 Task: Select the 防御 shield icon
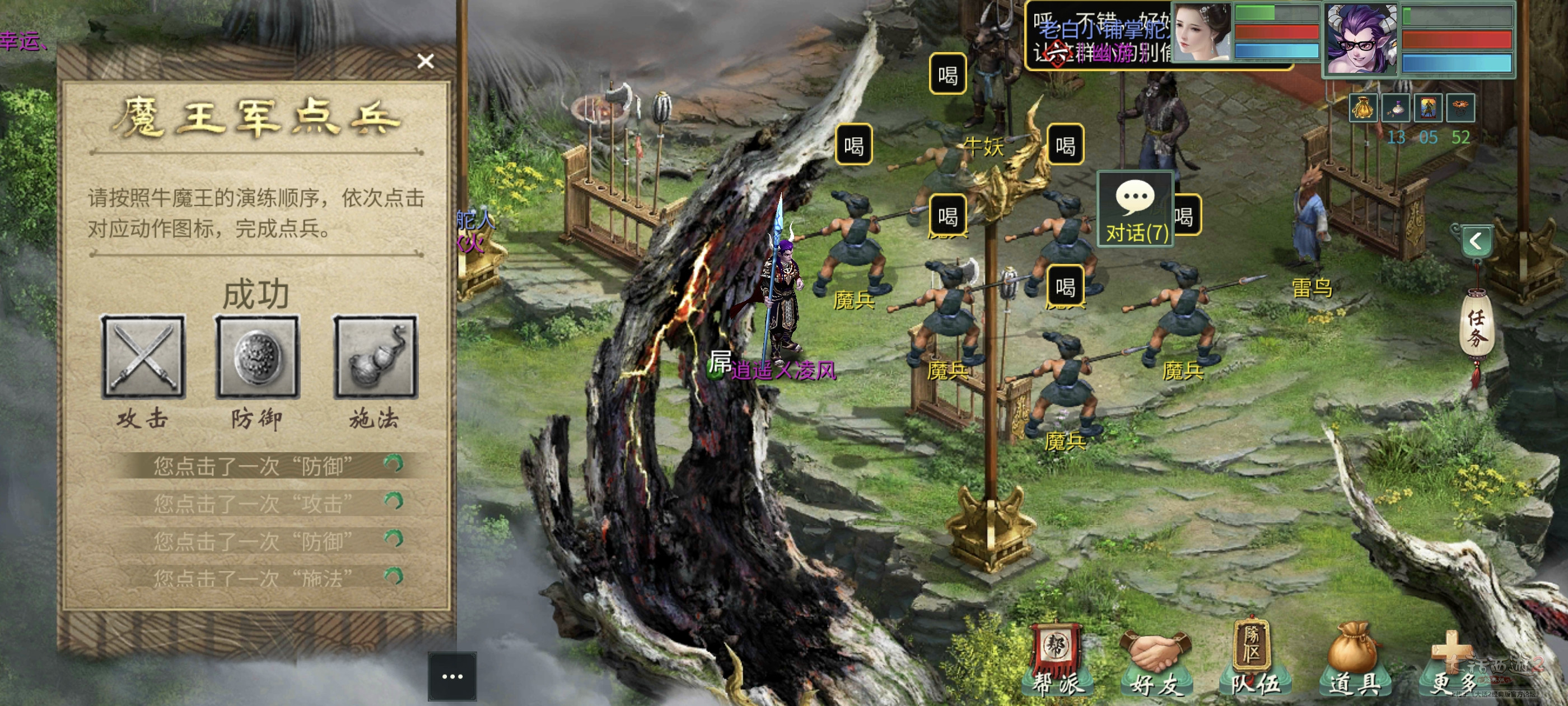[x=258, y=356]
